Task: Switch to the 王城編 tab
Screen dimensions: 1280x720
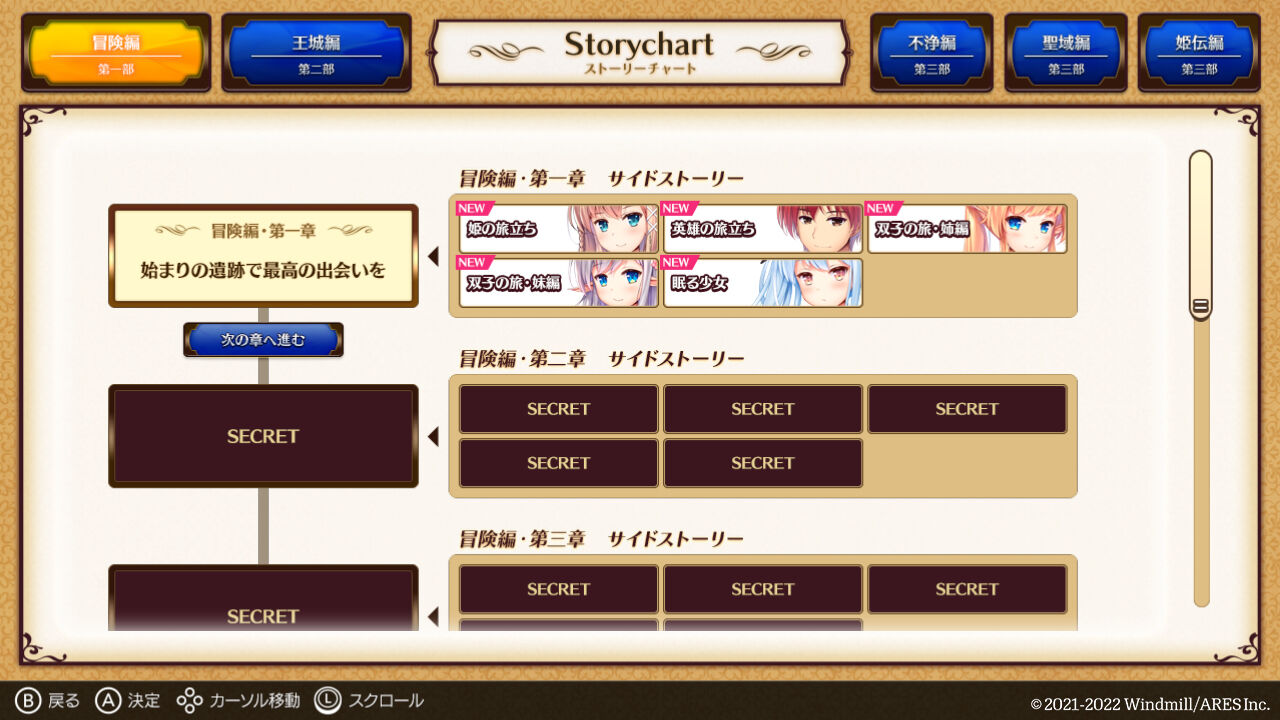Action: coord(316,52)
